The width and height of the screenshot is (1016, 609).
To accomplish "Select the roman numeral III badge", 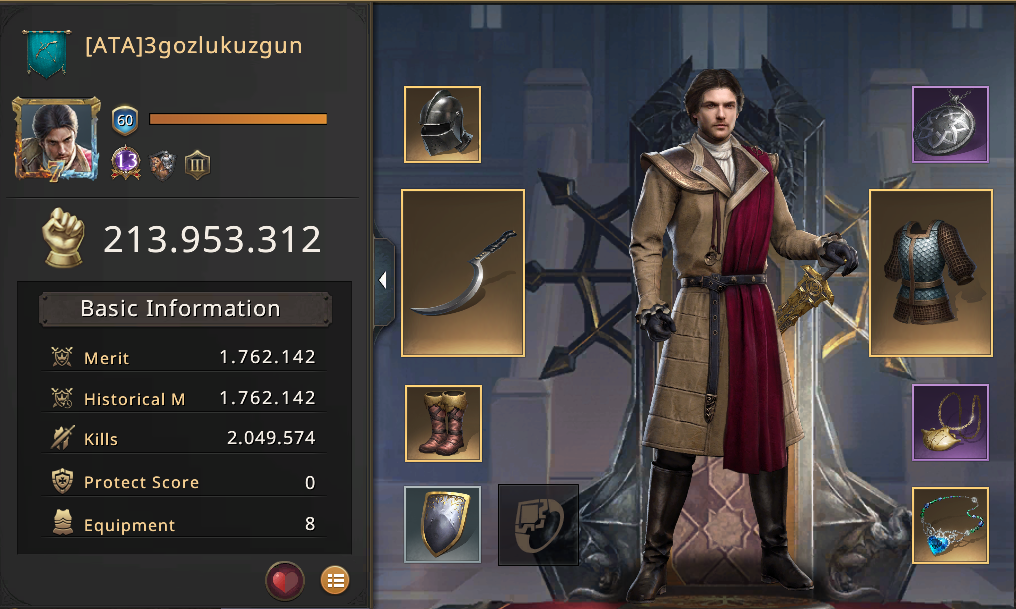I will tap(197, 164).
